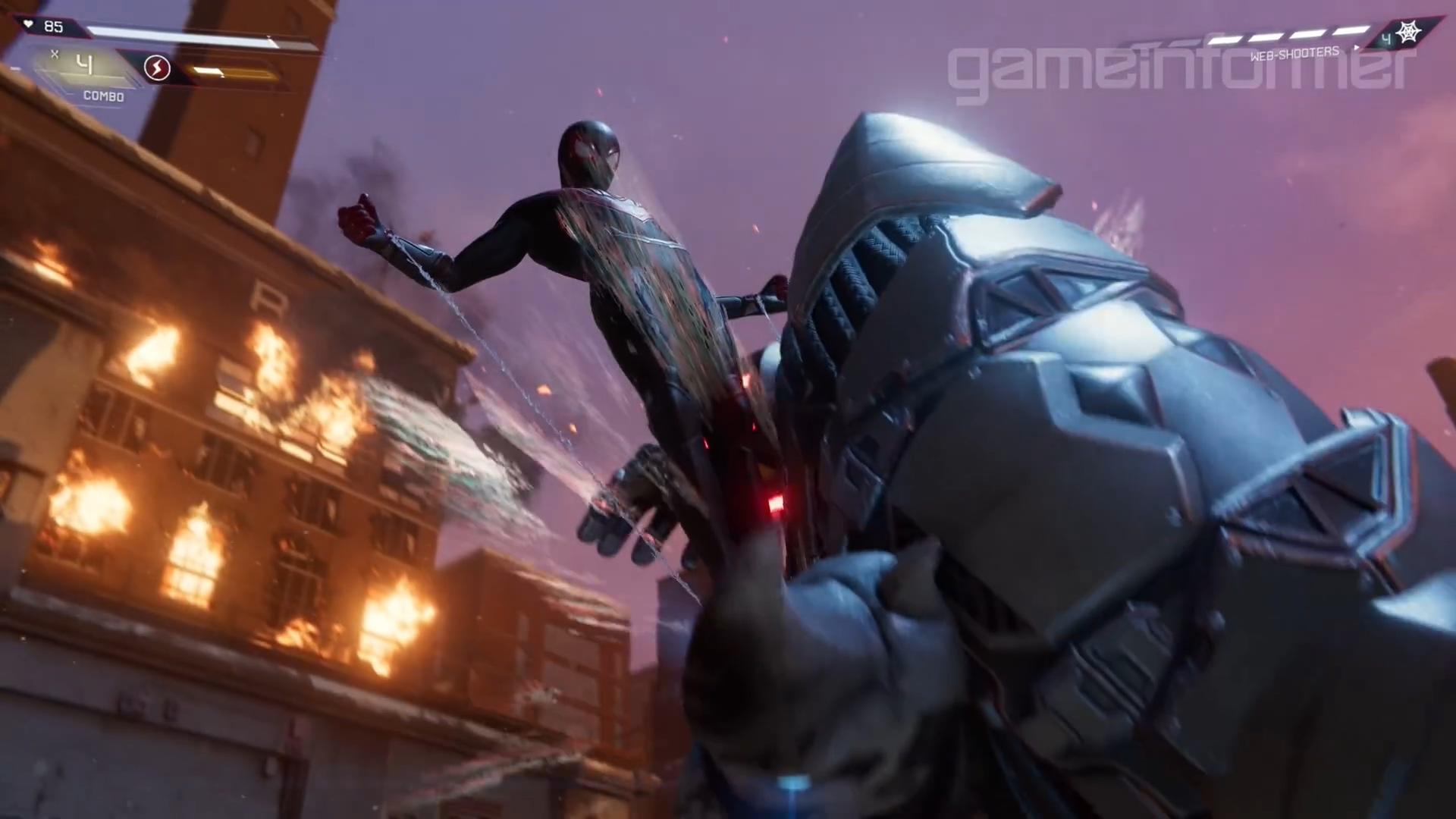This screenshot has height=819, width=1456.
Task: Click the heart icon on the health bar
Action: (27, 24)
